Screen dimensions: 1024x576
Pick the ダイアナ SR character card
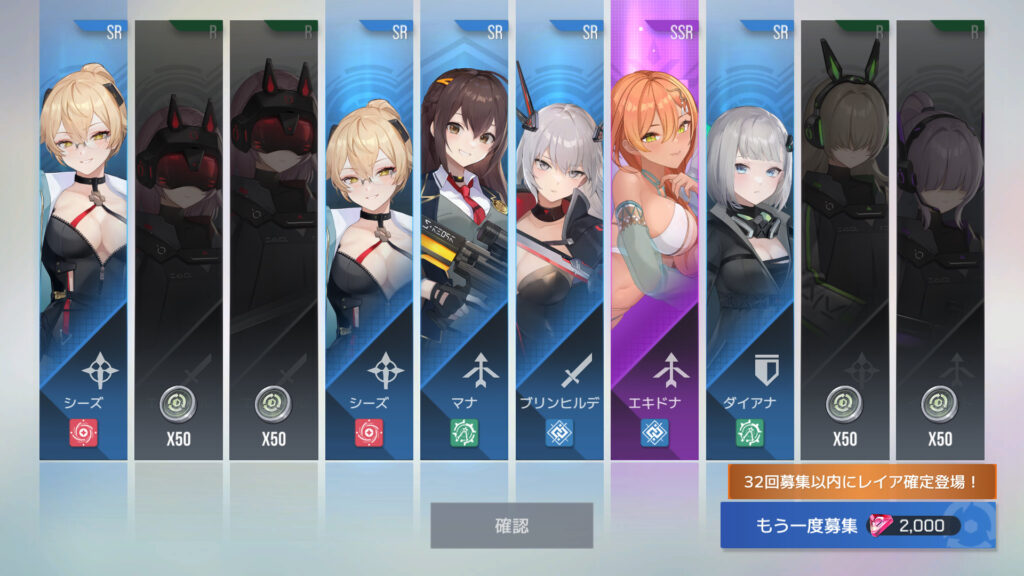[749, 240]
